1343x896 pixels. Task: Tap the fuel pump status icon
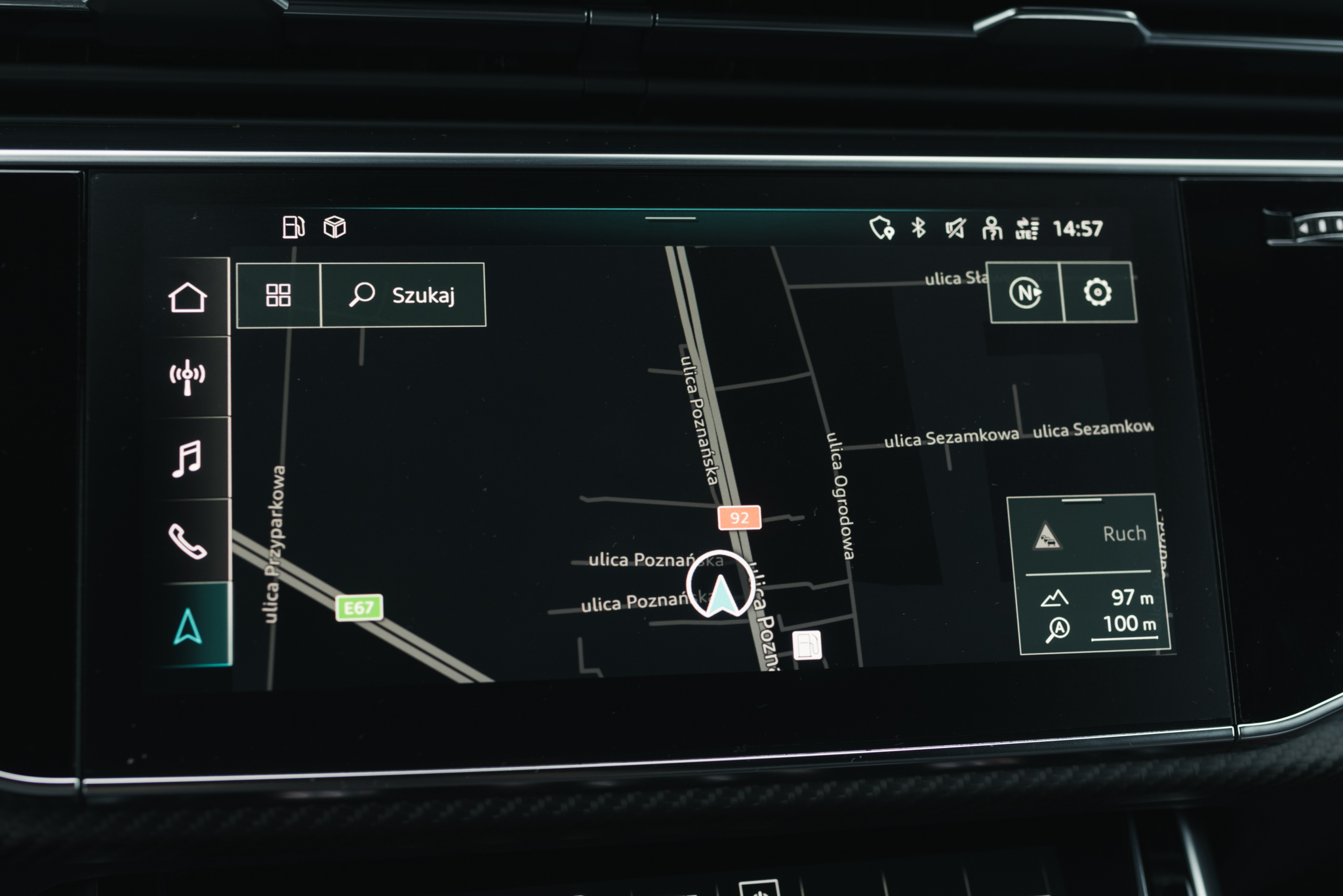coord(293,227)
